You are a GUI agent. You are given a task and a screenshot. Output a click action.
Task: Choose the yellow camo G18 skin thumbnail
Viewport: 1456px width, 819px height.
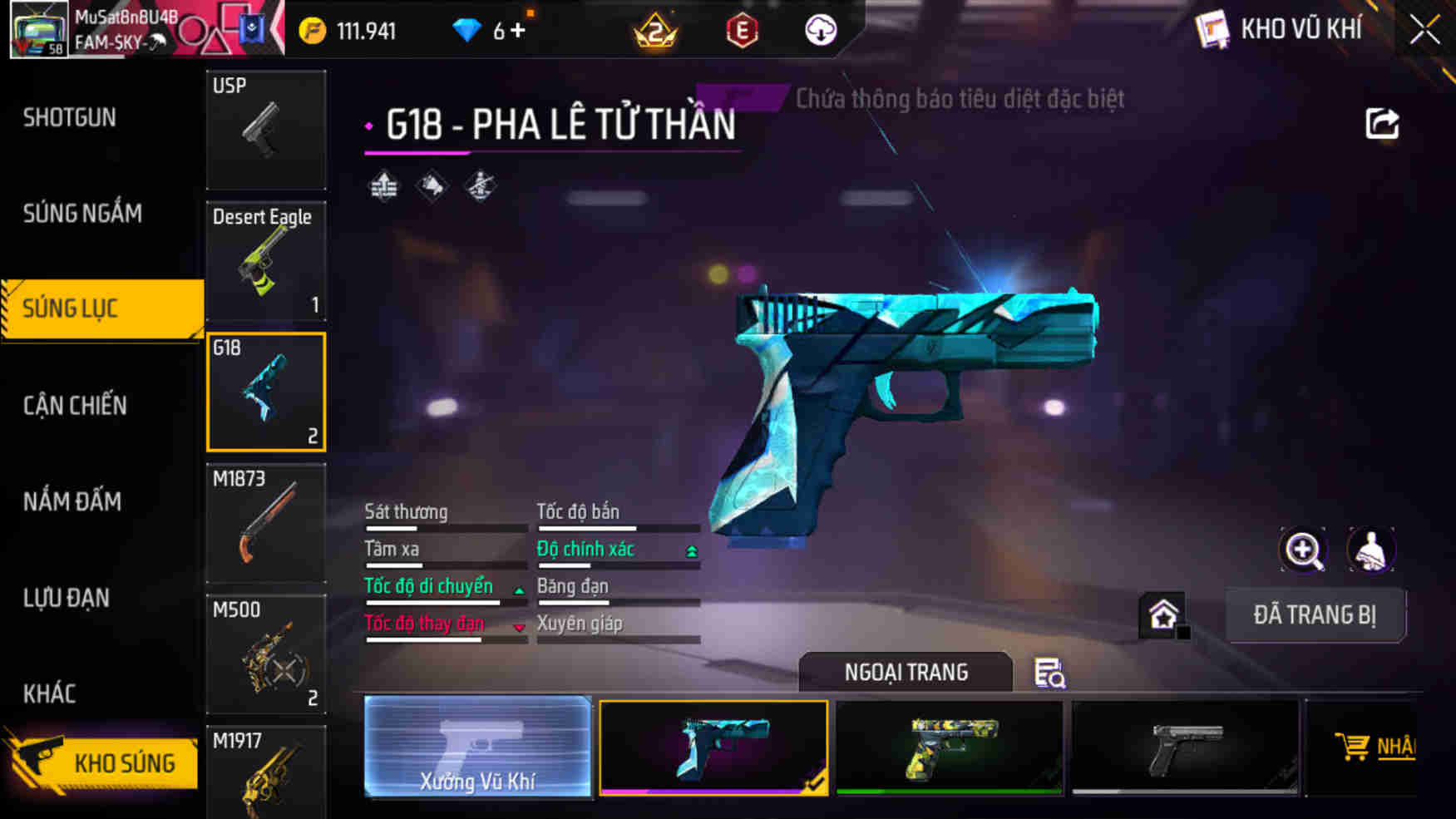[x=948, y=747]
